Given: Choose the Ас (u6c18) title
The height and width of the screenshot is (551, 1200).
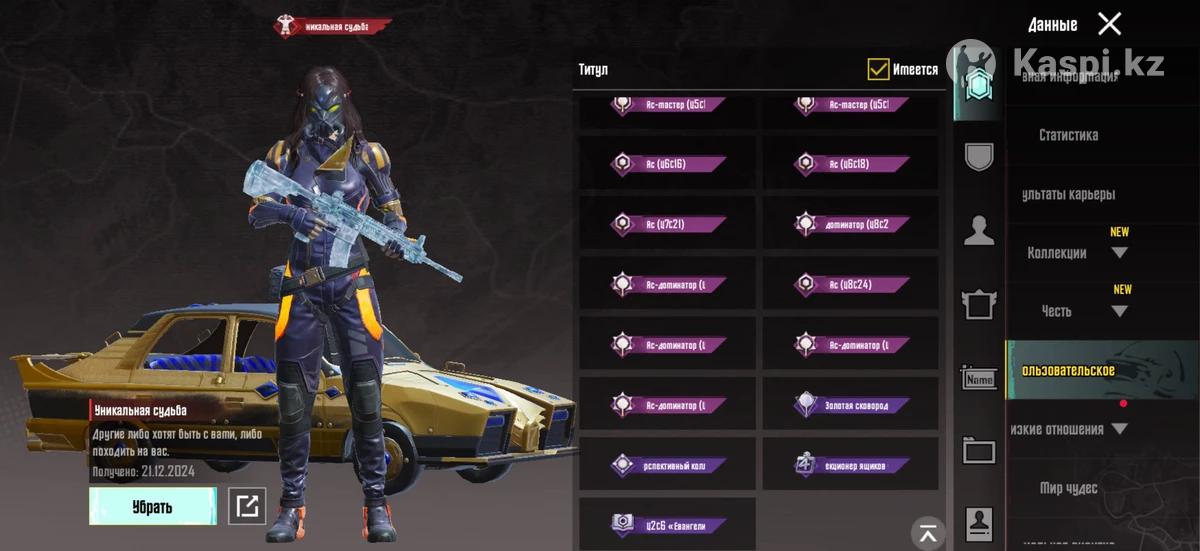Looking at the screenshot, I should click(x=850, y=164).
